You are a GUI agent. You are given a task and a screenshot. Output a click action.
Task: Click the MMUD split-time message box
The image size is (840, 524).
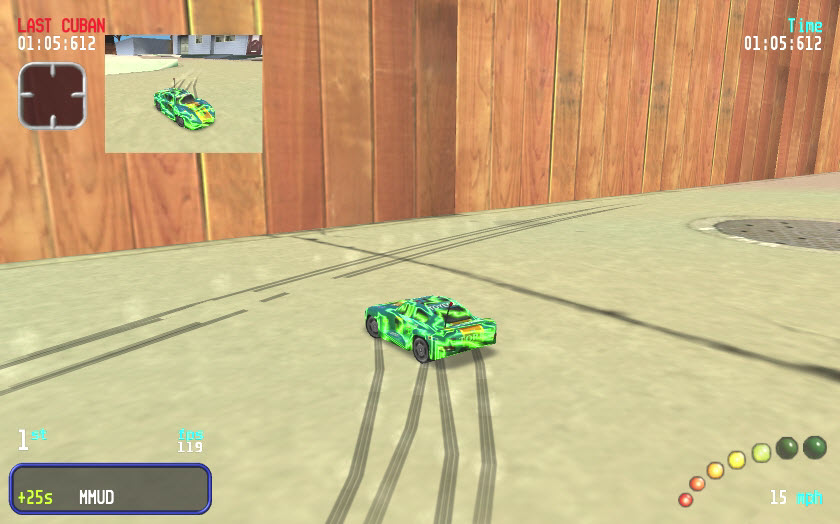[x=110, y=489]
